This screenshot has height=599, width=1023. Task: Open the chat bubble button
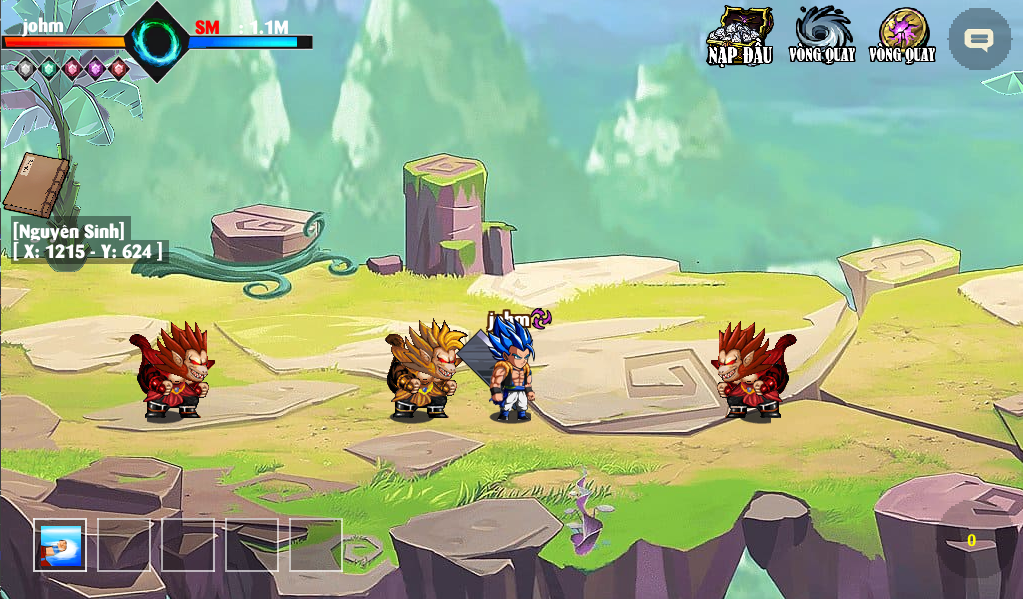[x=979, y=39]
